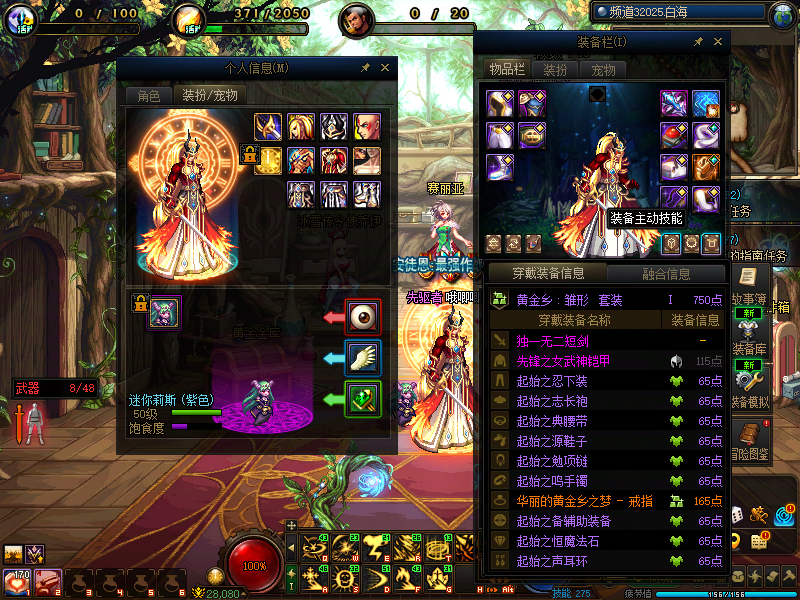Switch to the 角色 tab
This screenshot has height=600, width=800.
click(148, 96)
